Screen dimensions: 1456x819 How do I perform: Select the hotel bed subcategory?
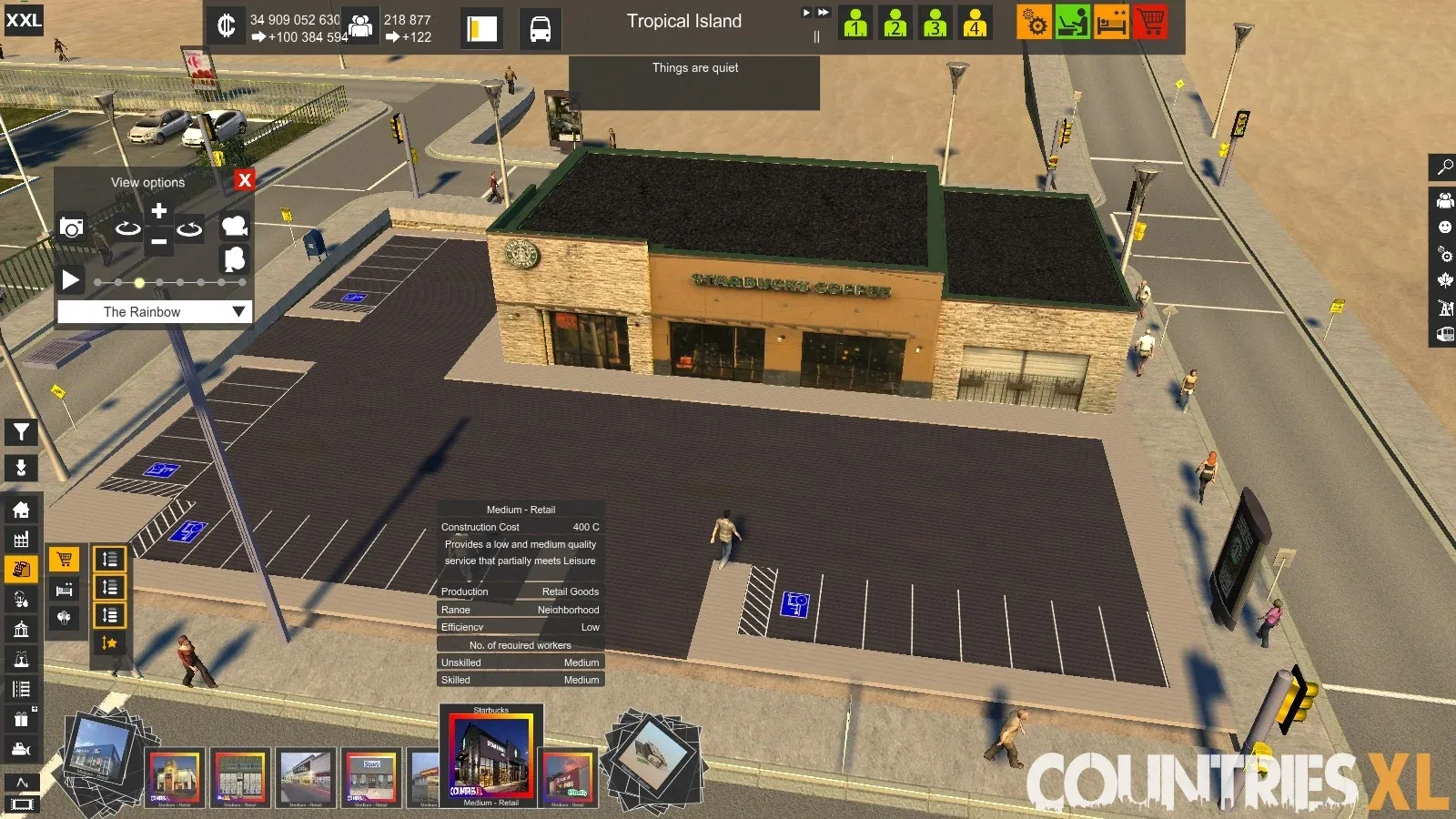click(64, 590)
